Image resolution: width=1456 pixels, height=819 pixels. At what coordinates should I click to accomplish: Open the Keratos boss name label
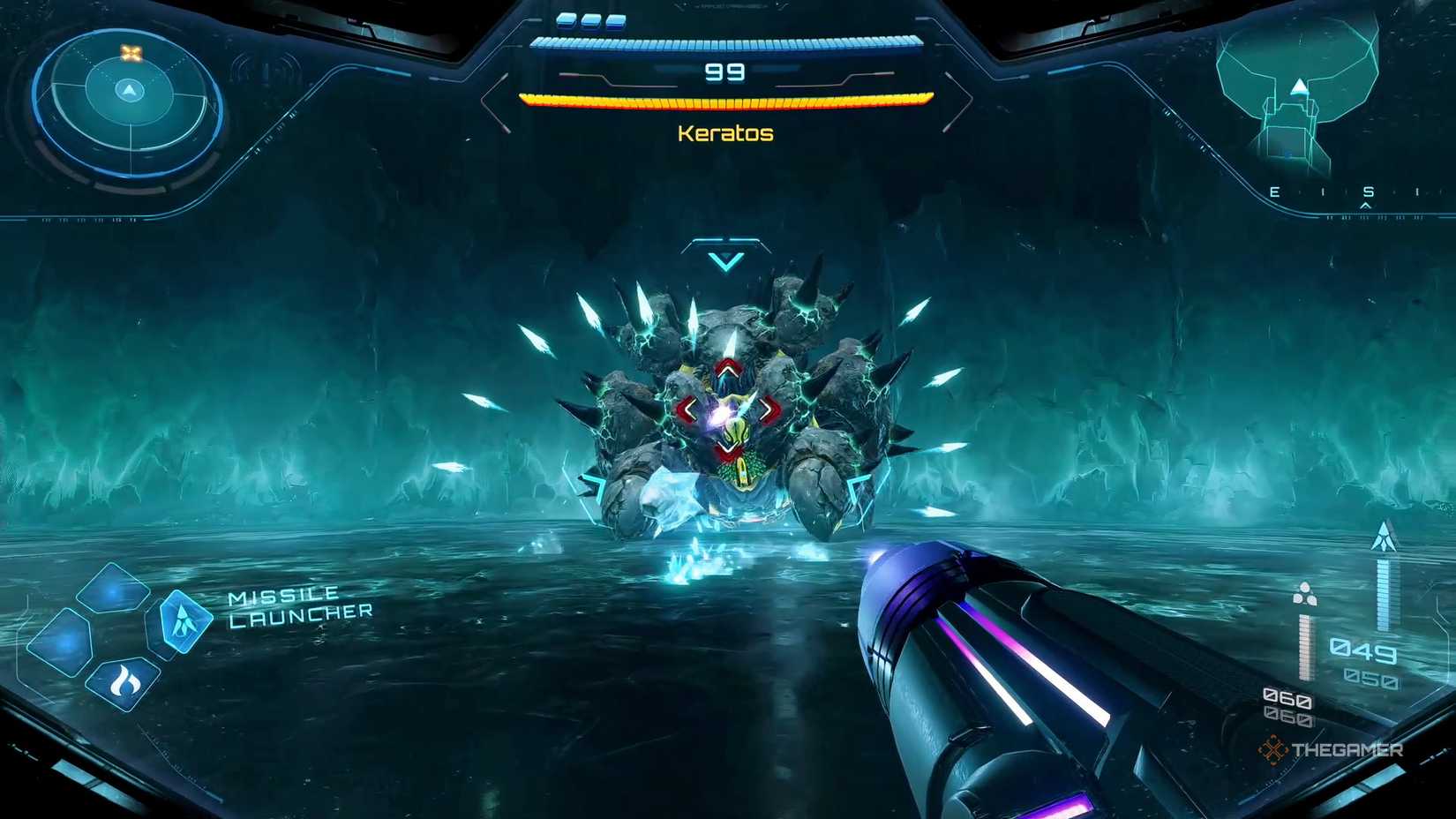[x=724, y=133]
